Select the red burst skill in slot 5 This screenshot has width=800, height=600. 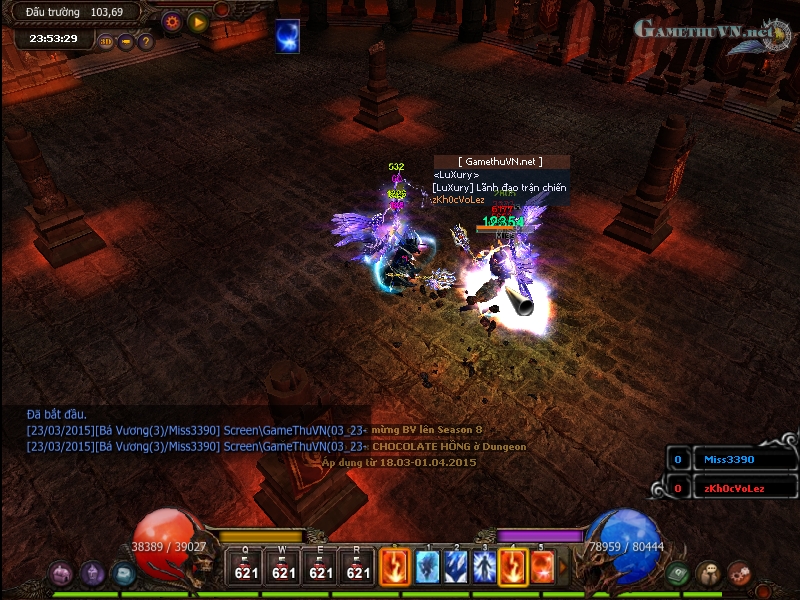(542, 567)
